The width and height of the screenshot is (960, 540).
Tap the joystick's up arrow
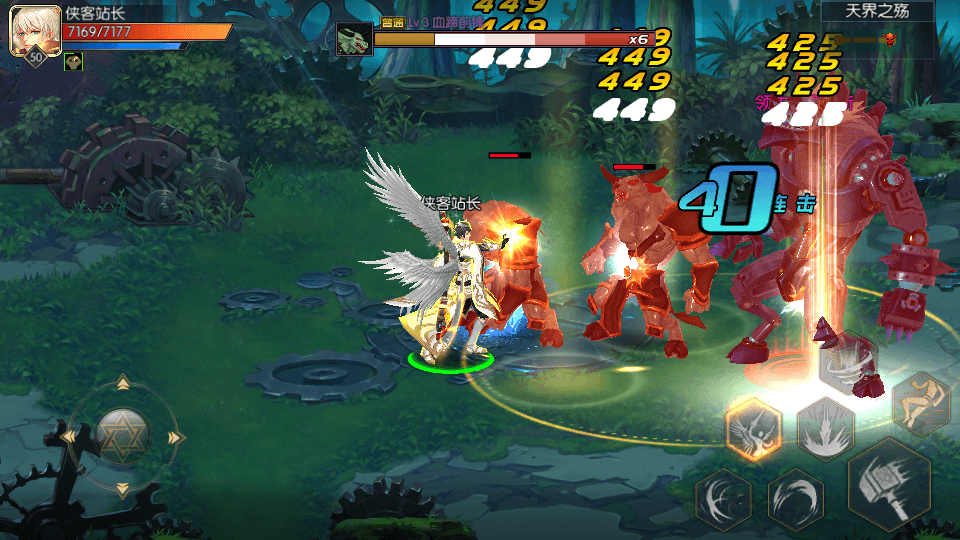click(x=123, y=383)
